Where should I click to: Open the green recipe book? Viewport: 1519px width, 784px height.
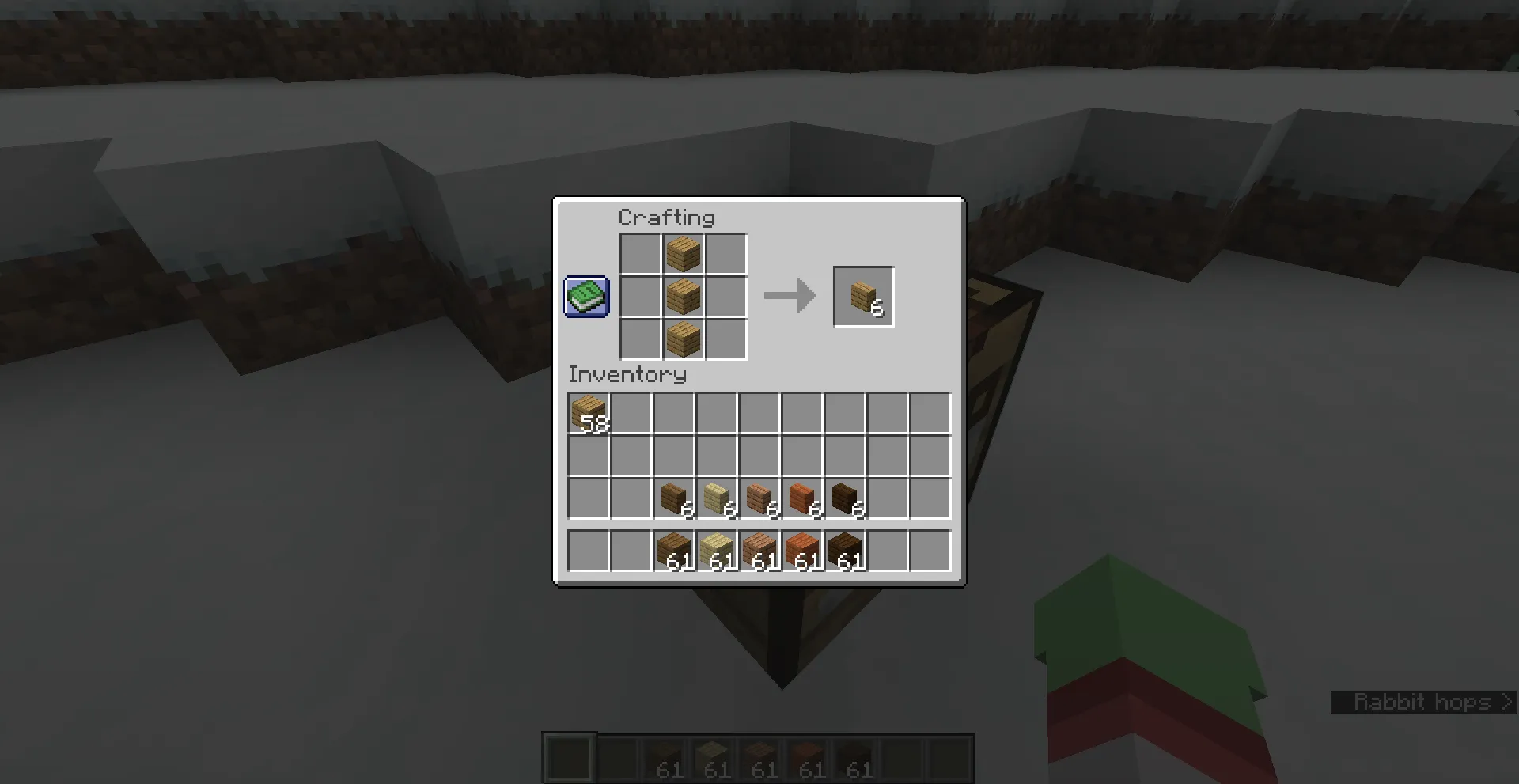tap(585, 297)
